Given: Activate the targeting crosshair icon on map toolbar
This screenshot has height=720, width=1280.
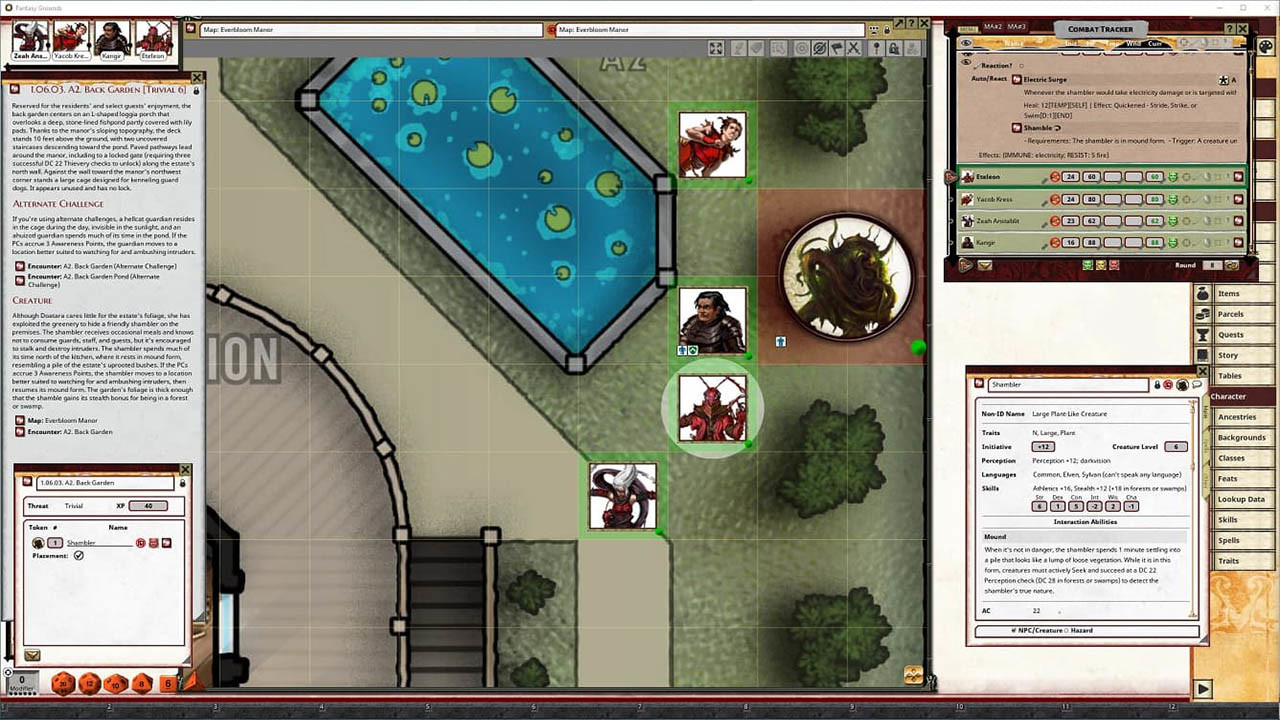Looking at the screenshot, I should coord(800,47).
